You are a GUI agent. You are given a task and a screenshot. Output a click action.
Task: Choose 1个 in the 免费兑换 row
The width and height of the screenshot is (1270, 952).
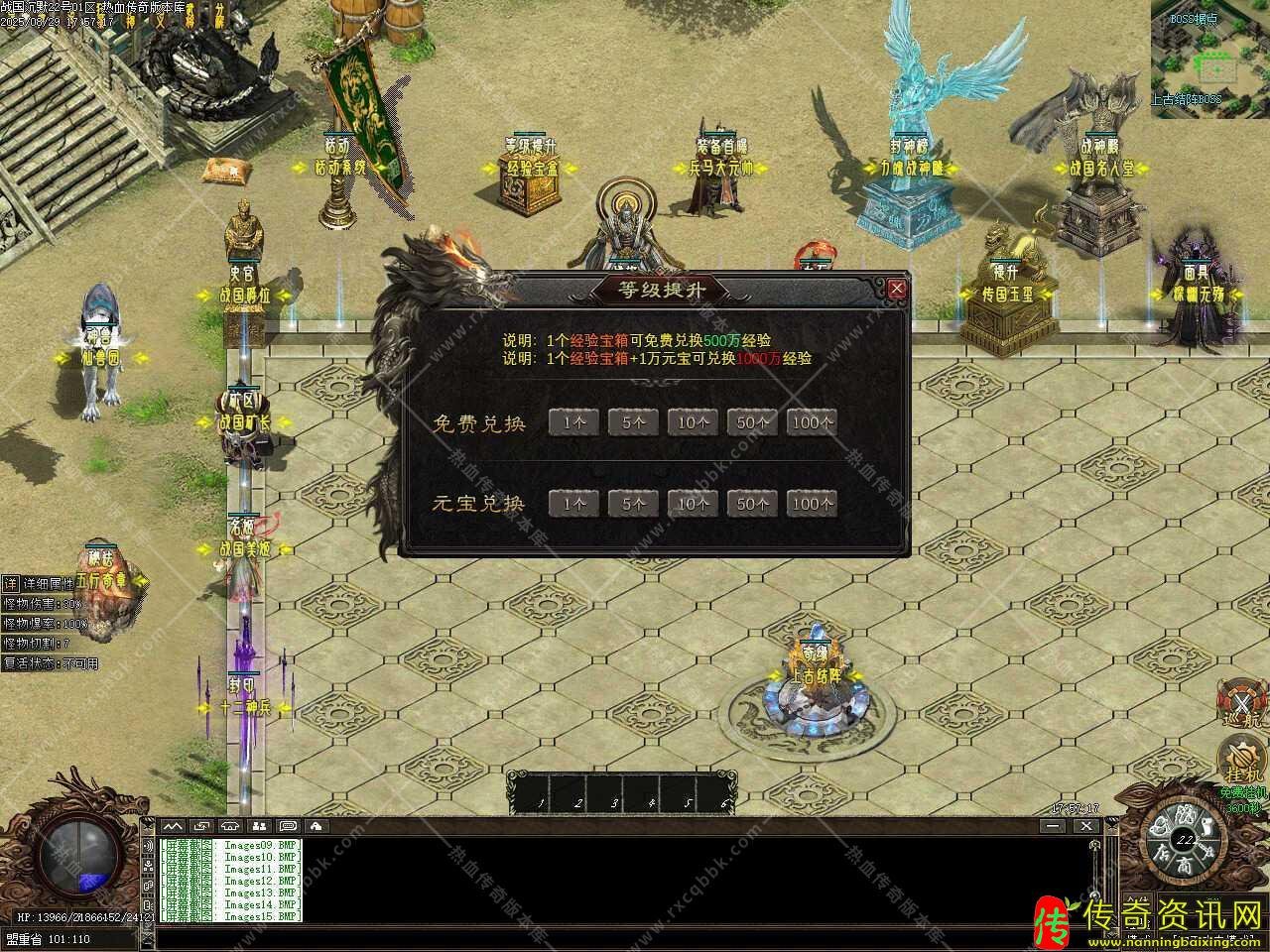tap(573, 422)
